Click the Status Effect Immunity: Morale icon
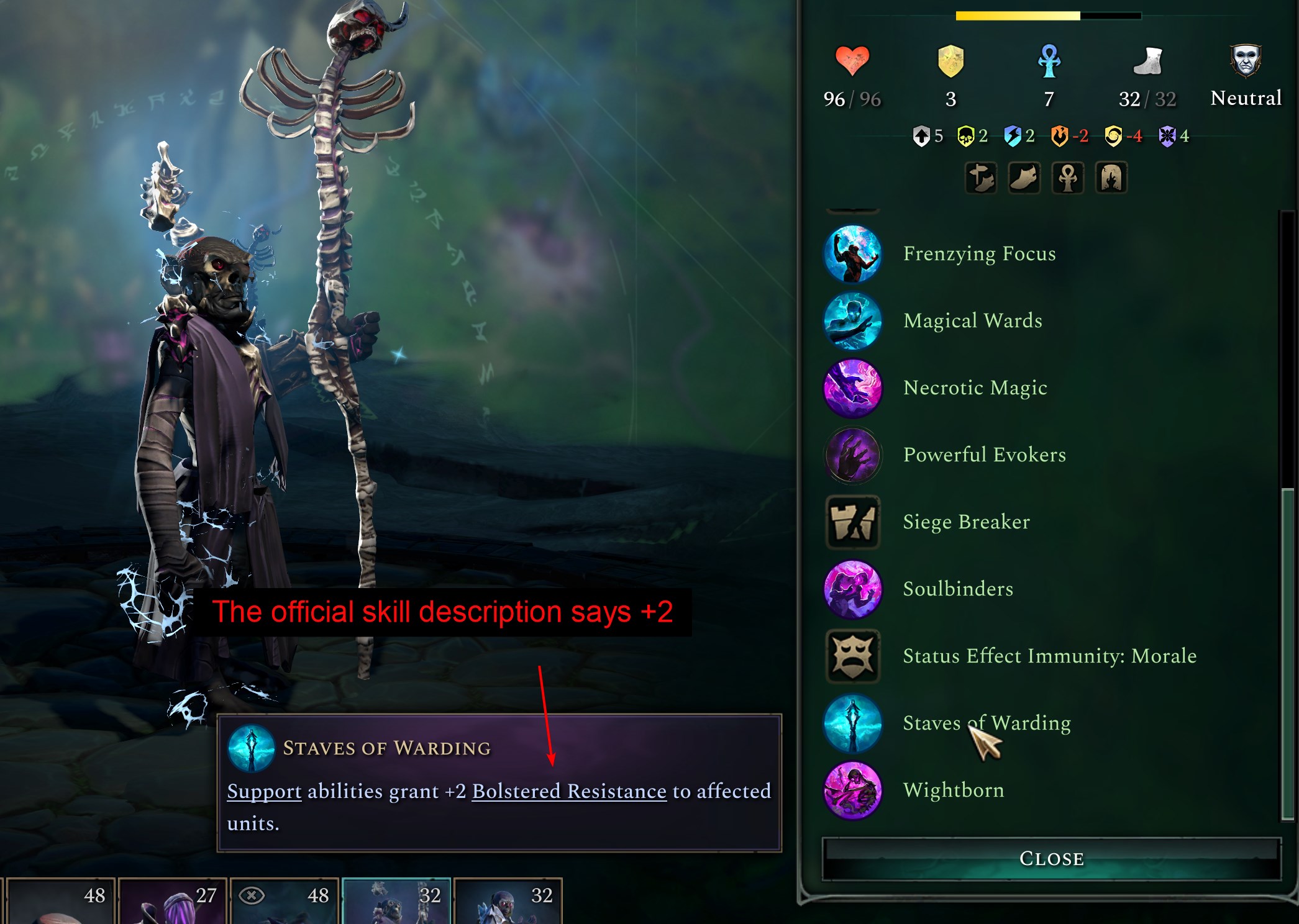 tap(852, 656)
